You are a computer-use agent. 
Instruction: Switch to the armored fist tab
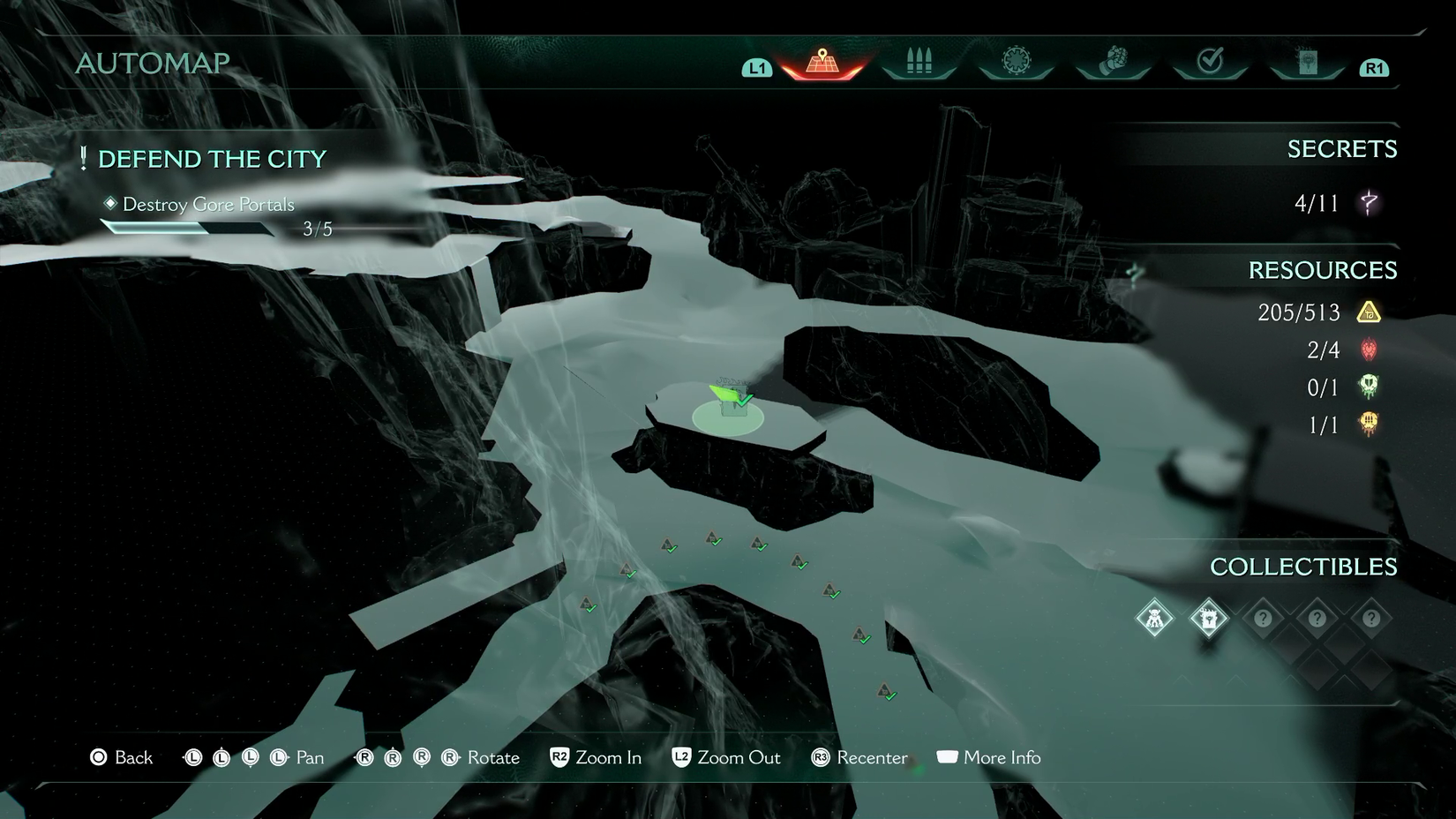tap(1114, 62)
